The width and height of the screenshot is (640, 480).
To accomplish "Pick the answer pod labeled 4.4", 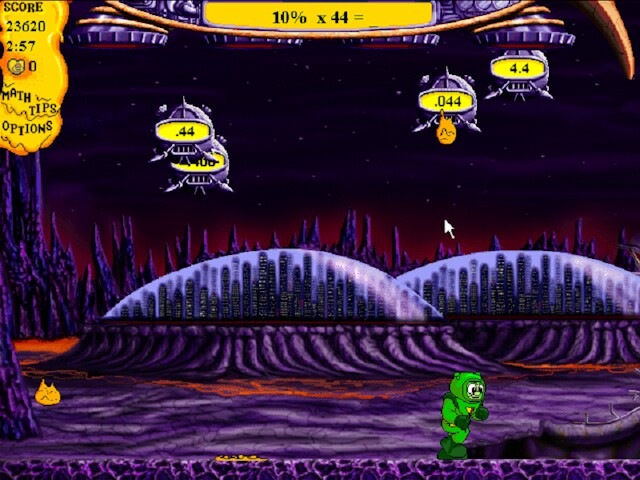I will pos(519,68).
